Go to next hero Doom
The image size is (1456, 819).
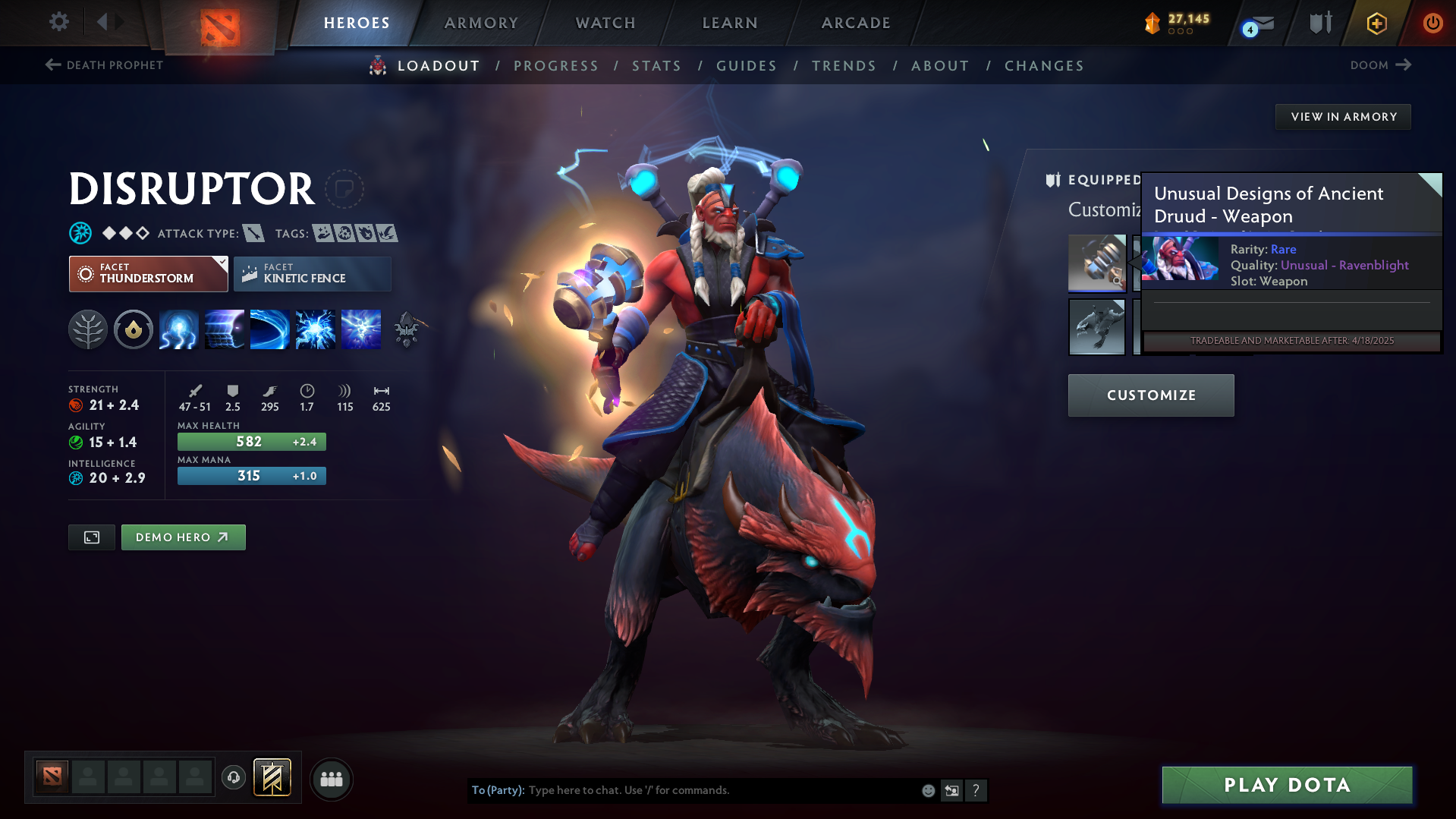(1380, 65)
